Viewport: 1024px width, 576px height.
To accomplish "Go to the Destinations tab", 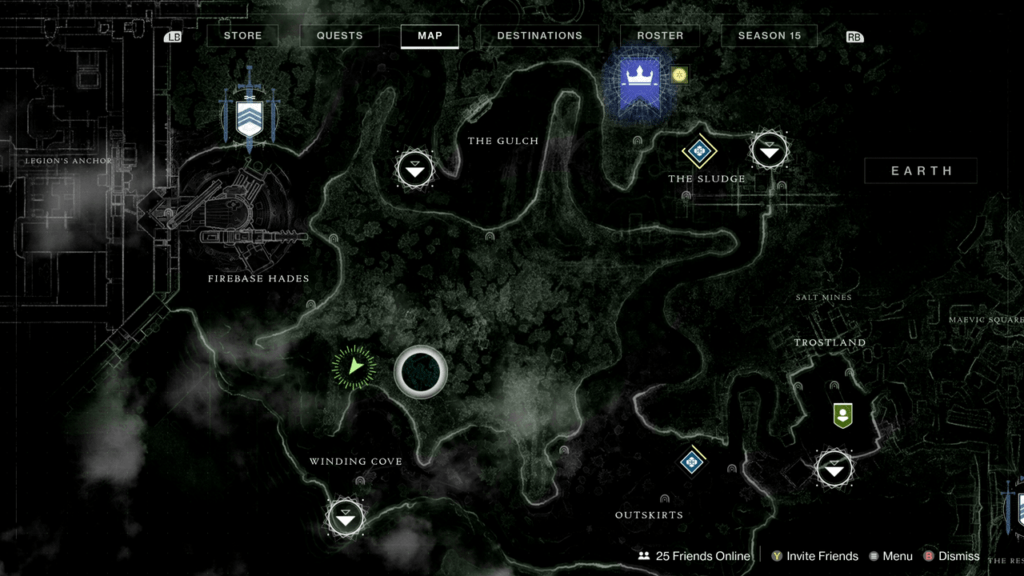I will (x=539, y=36).
